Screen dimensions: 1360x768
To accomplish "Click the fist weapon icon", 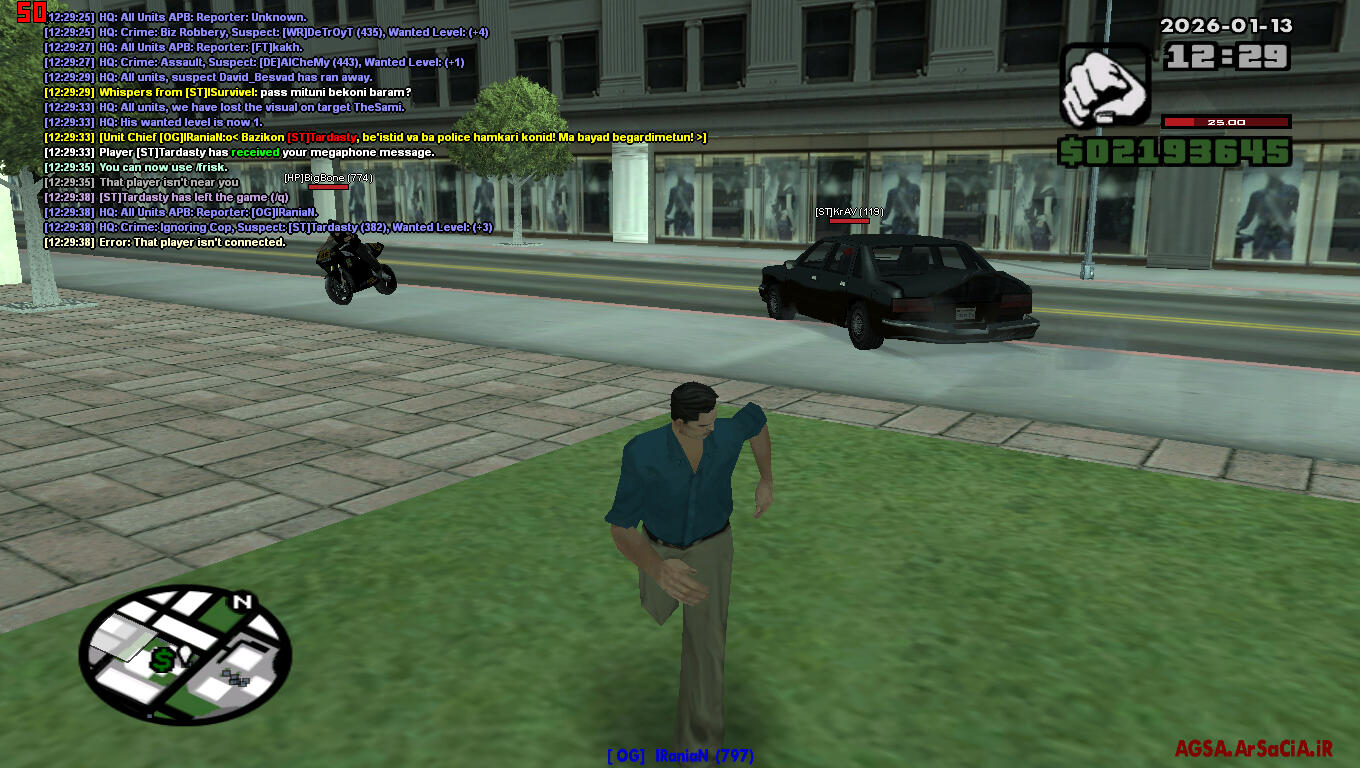I will coord(1105,85).
